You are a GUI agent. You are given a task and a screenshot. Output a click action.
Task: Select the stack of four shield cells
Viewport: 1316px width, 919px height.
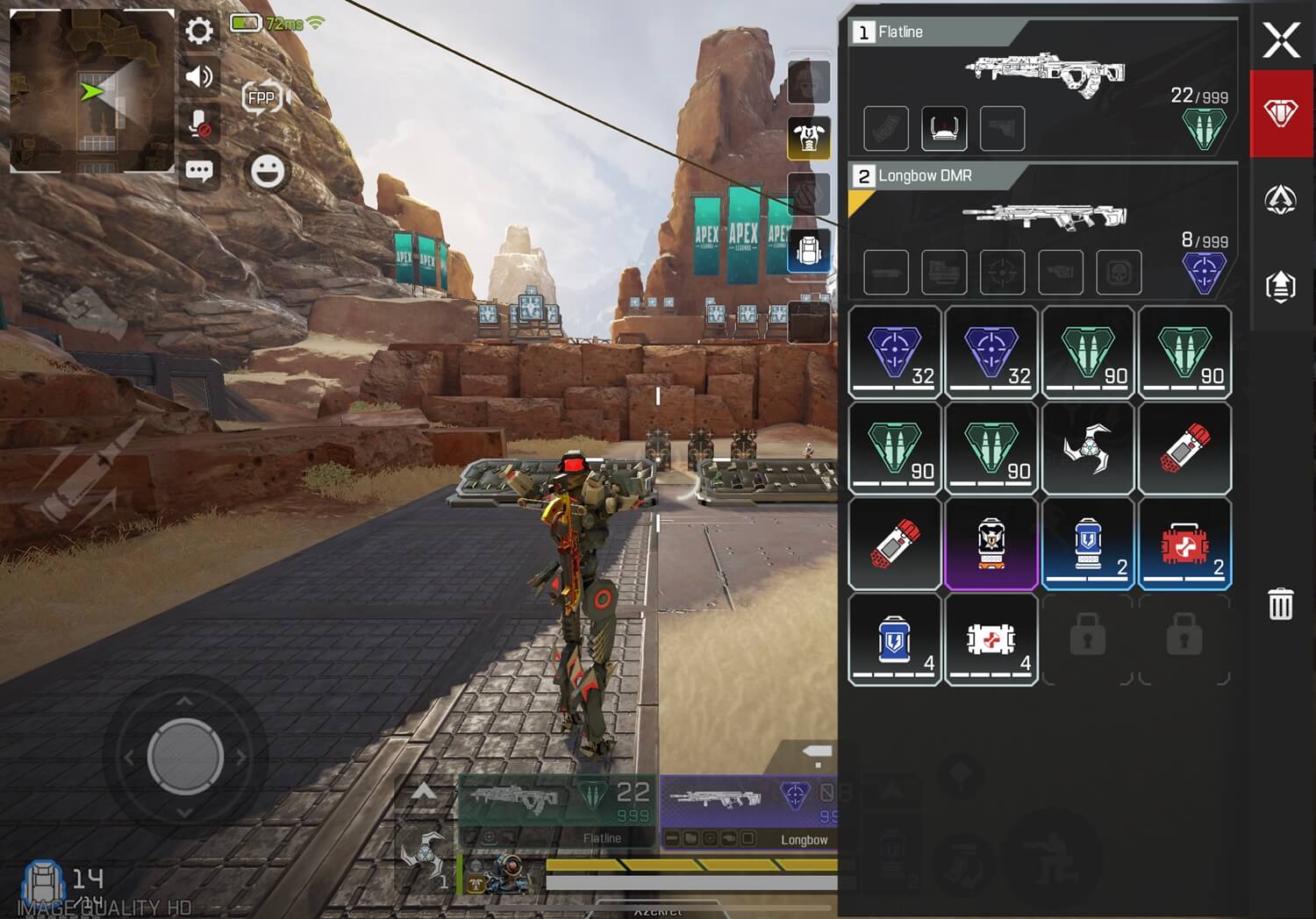click(x=895, y=640)
